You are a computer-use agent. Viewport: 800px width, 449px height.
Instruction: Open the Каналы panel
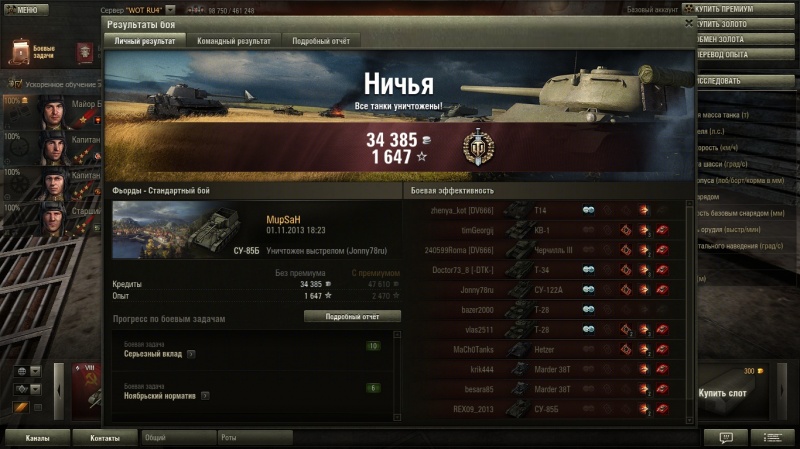38,438
